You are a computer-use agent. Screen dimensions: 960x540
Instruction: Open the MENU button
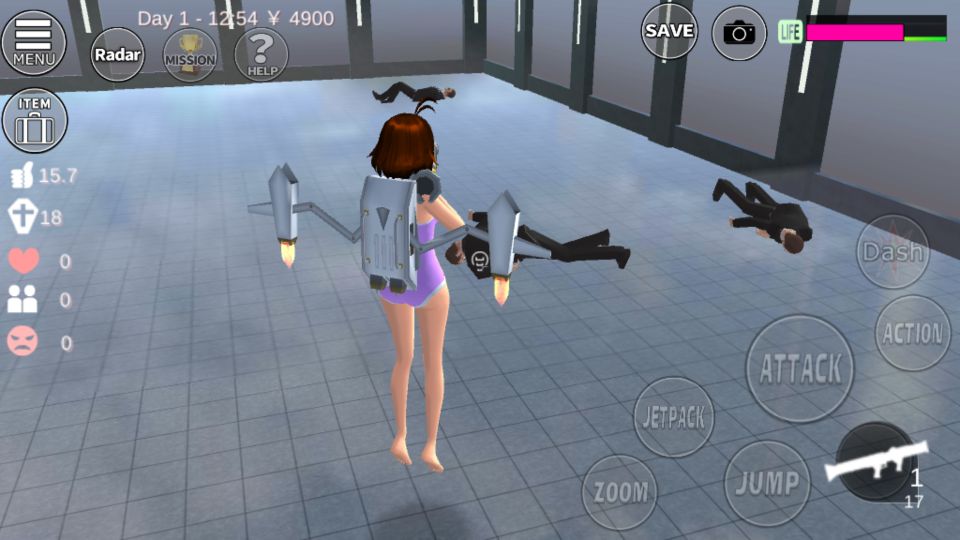[34, 42]
